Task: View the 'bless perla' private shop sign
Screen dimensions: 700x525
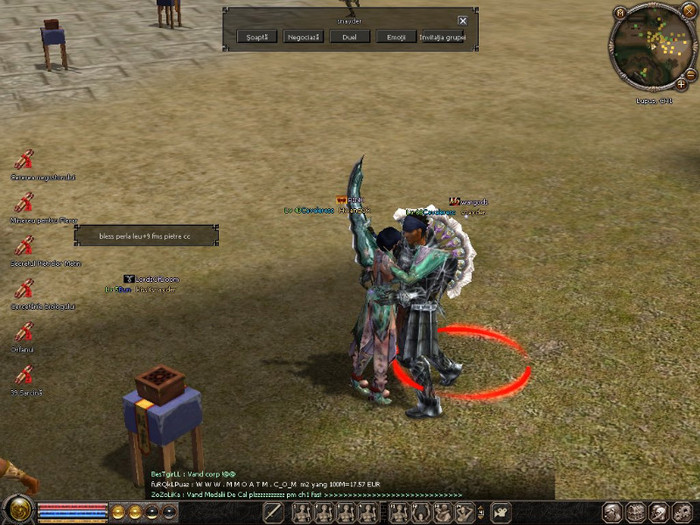Action: [145, 236]
